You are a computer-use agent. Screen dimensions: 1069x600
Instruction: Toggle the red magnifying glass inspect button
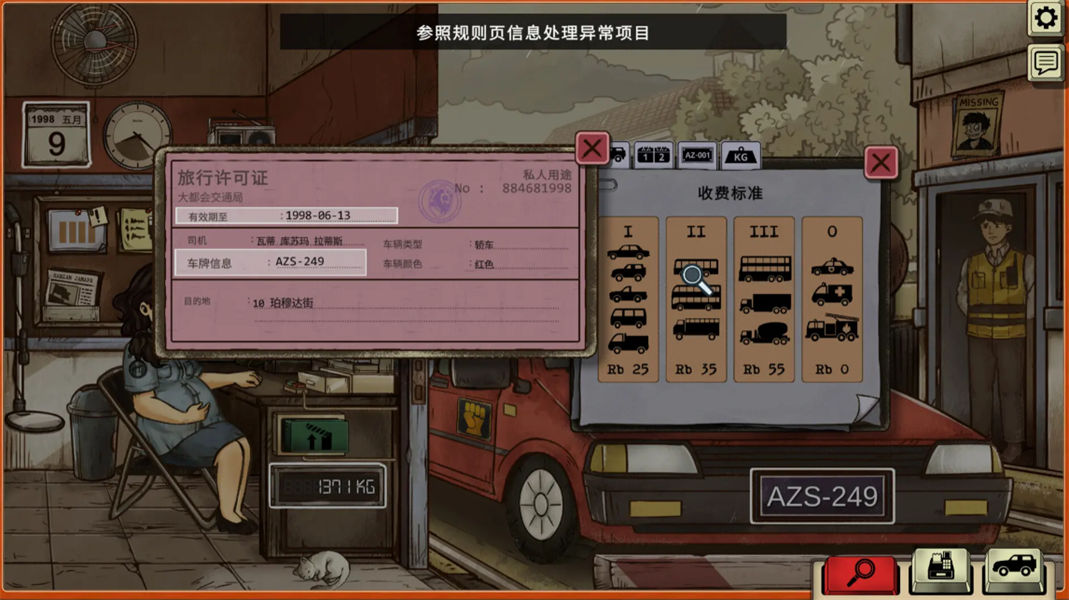tap(861, 573)
